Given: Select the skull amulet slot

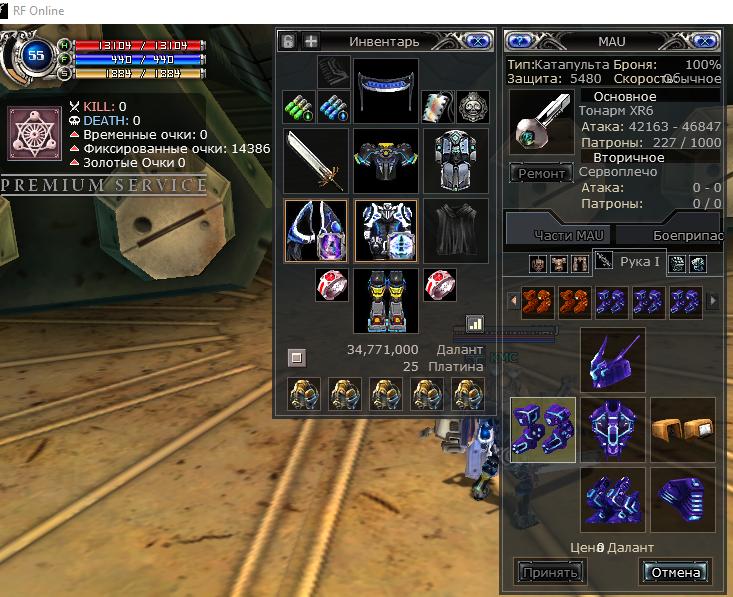Looking at the screenshot, I should [x=472, y=105].
